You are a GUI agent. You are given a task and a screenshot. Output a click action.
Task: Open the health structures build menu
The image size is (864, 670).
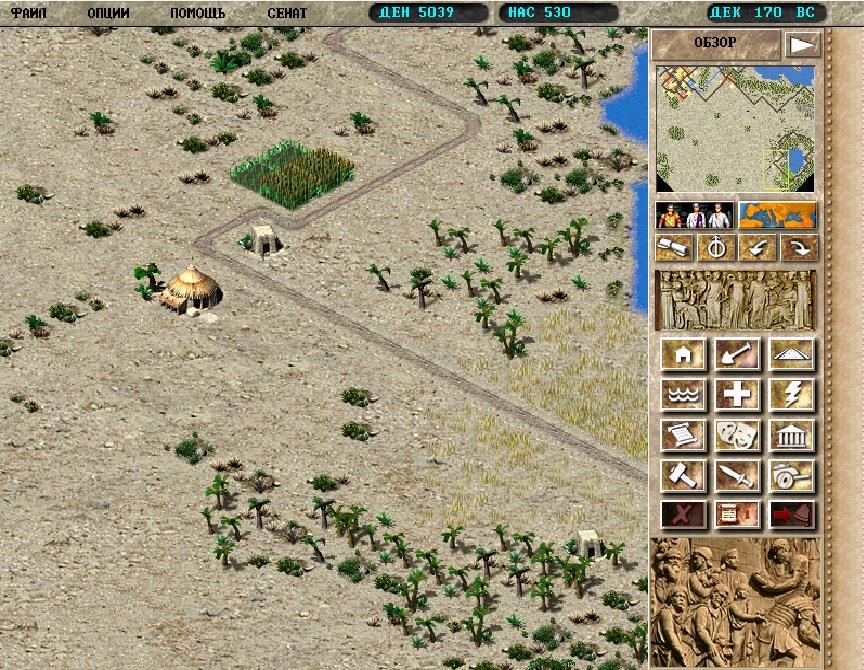pyautogui.click(x=738, y=395)
